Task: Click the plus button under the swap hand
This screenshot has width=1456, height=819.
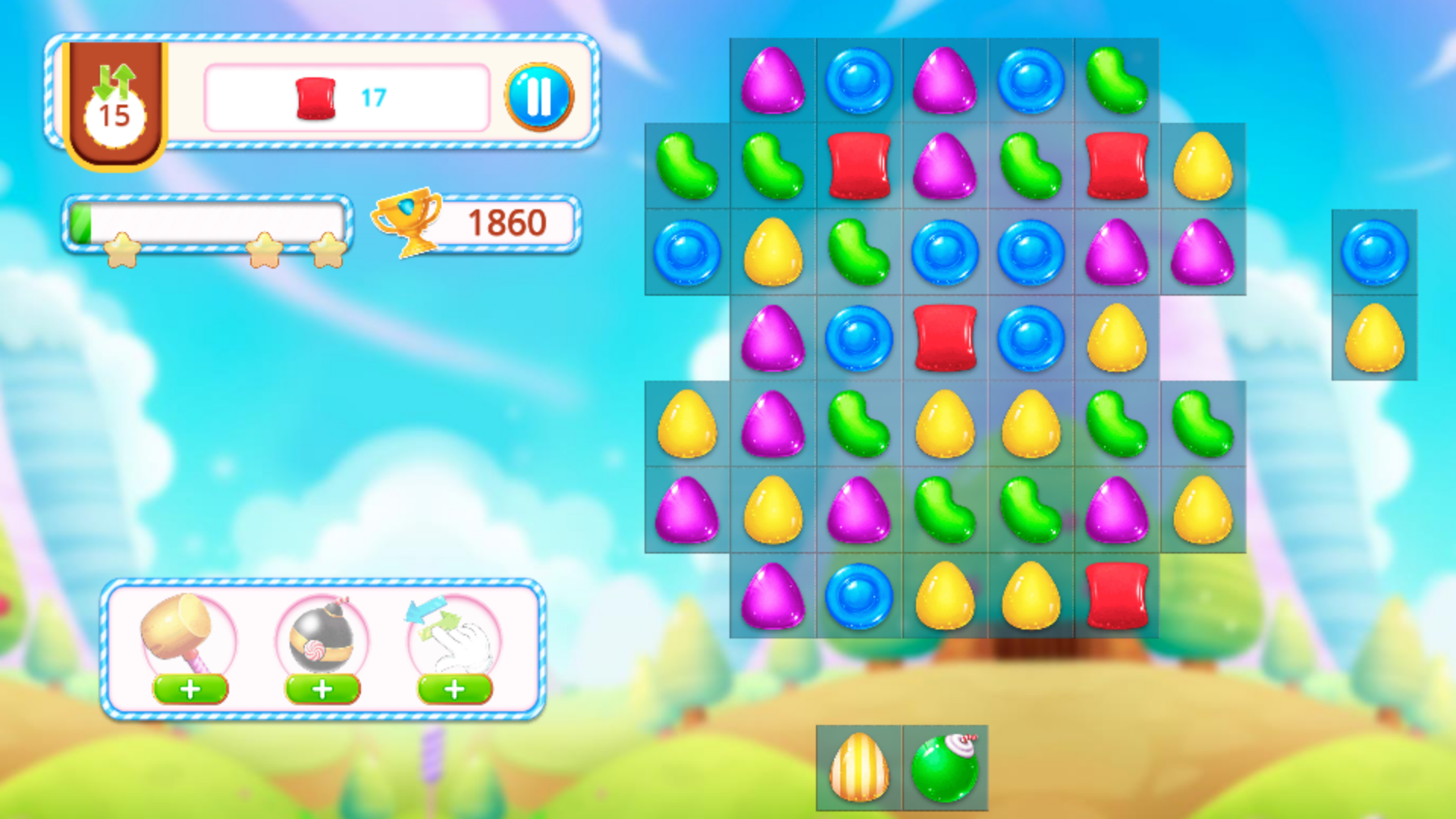Action: pyautogui.click(x=452, y=691)
